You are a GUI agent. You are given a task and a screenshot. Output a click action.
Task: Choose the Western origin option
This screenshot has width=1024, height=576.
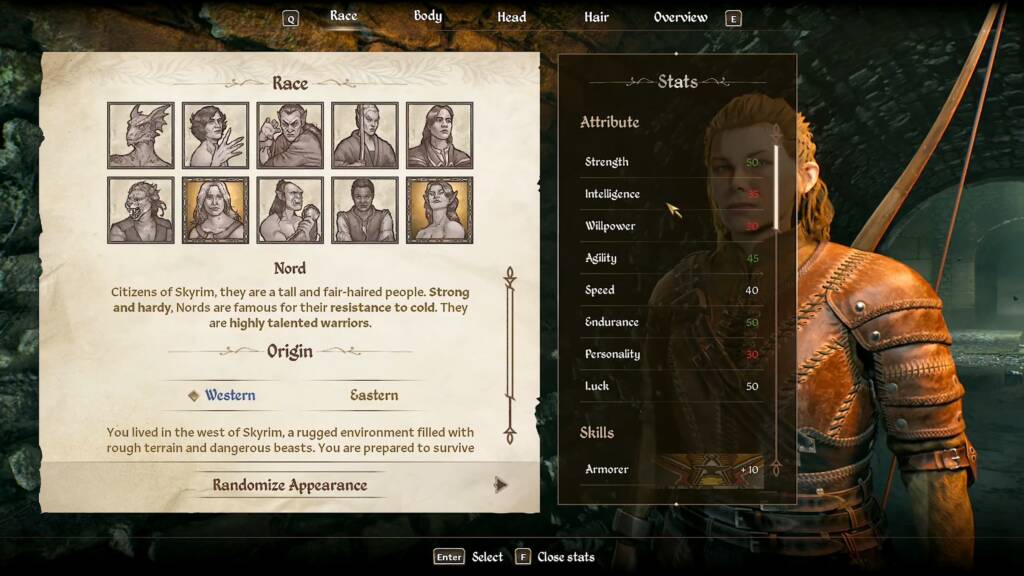pyautogui.click(x=229, y=395)
